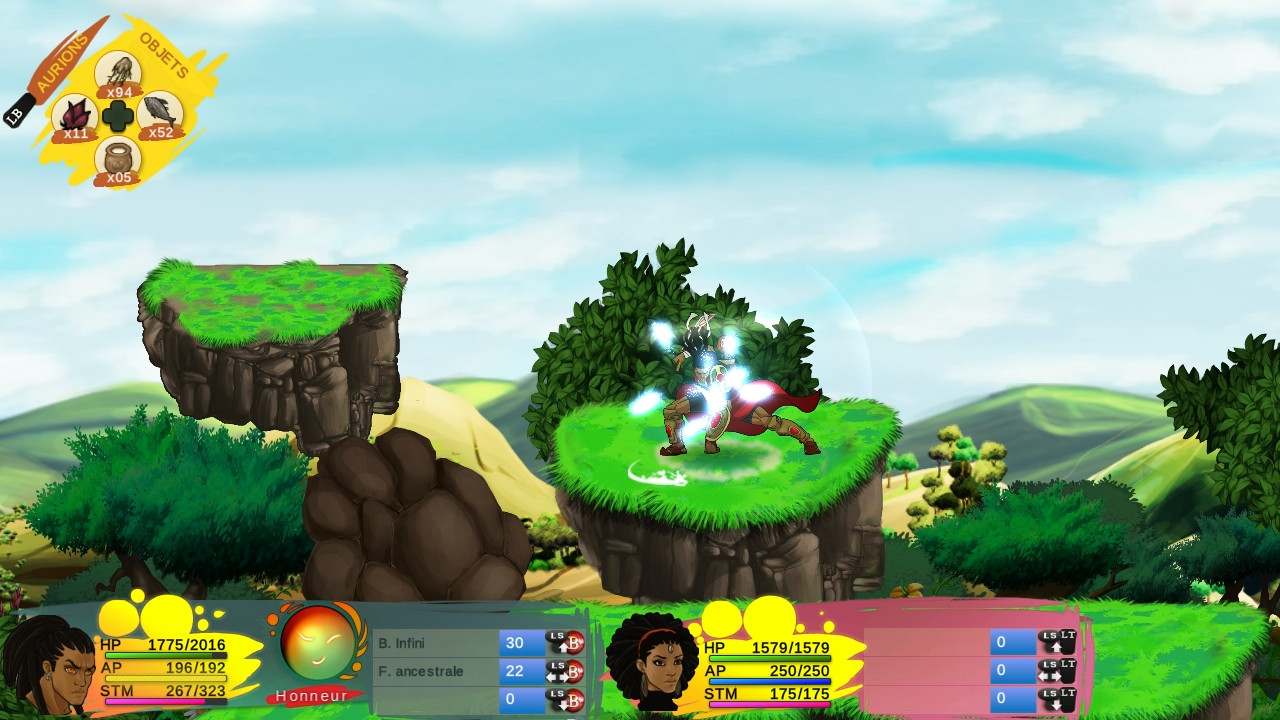Choose the clay pot item with x05
This screenshot has height=720, width=1280.
(118, 158)
